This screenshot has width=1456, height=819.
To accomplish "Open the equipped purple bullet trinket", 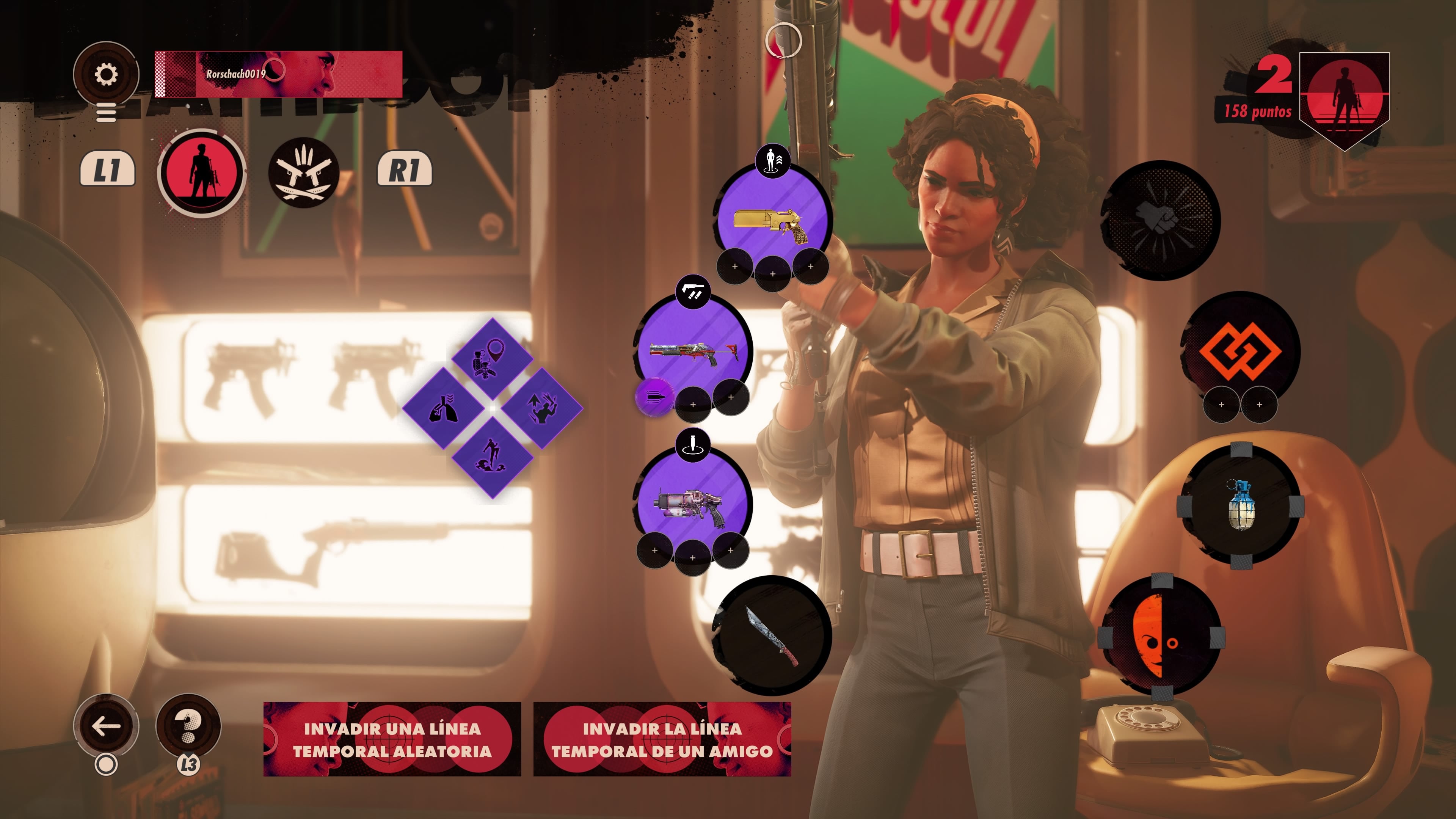I will [654, 397].
